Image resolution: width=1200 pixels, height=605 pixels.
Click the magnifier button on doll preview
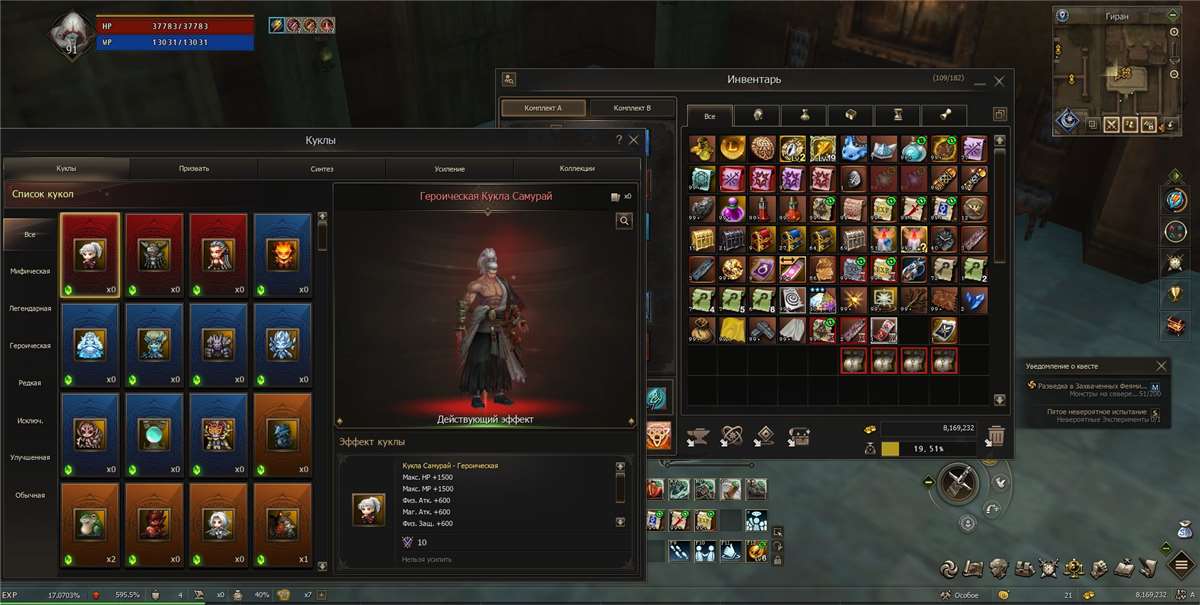624,221
